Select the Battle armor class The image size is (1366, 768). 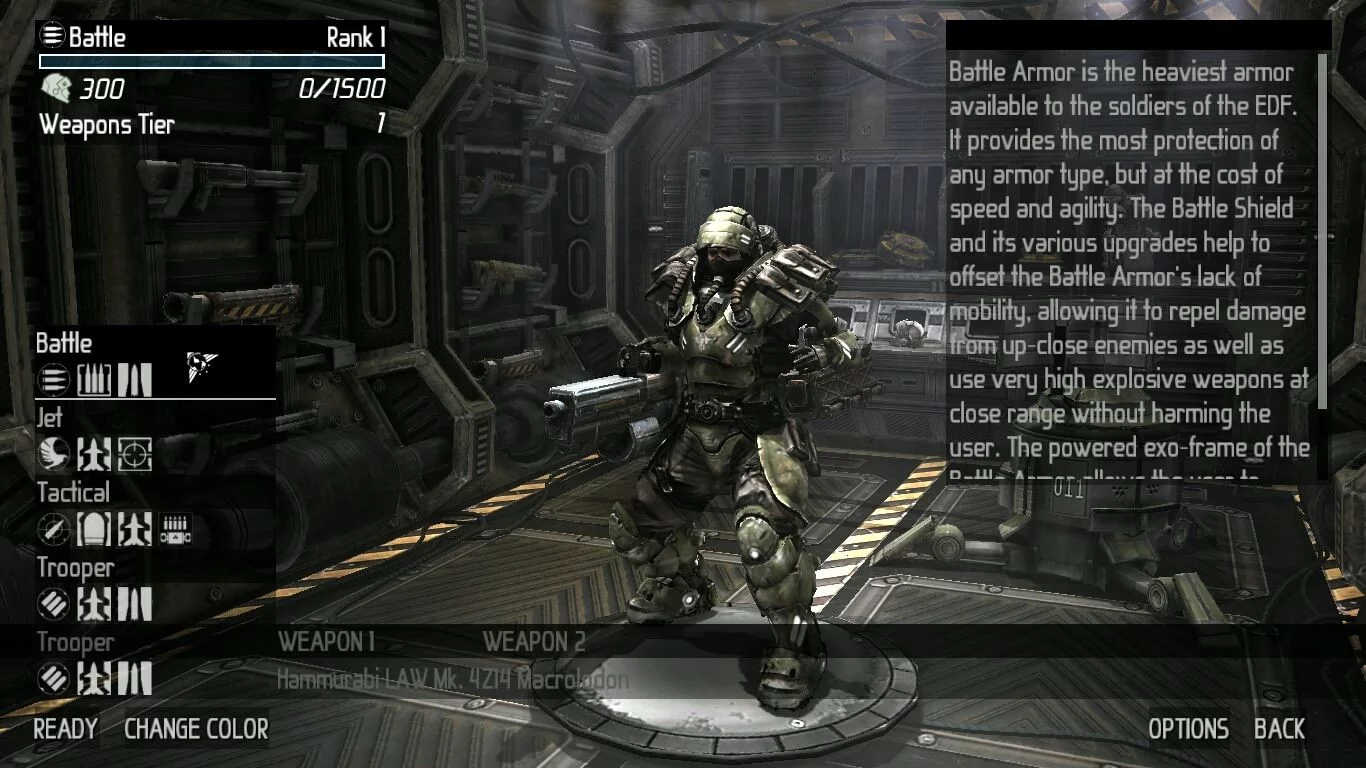pyautogui.click(x=64, y=343)
